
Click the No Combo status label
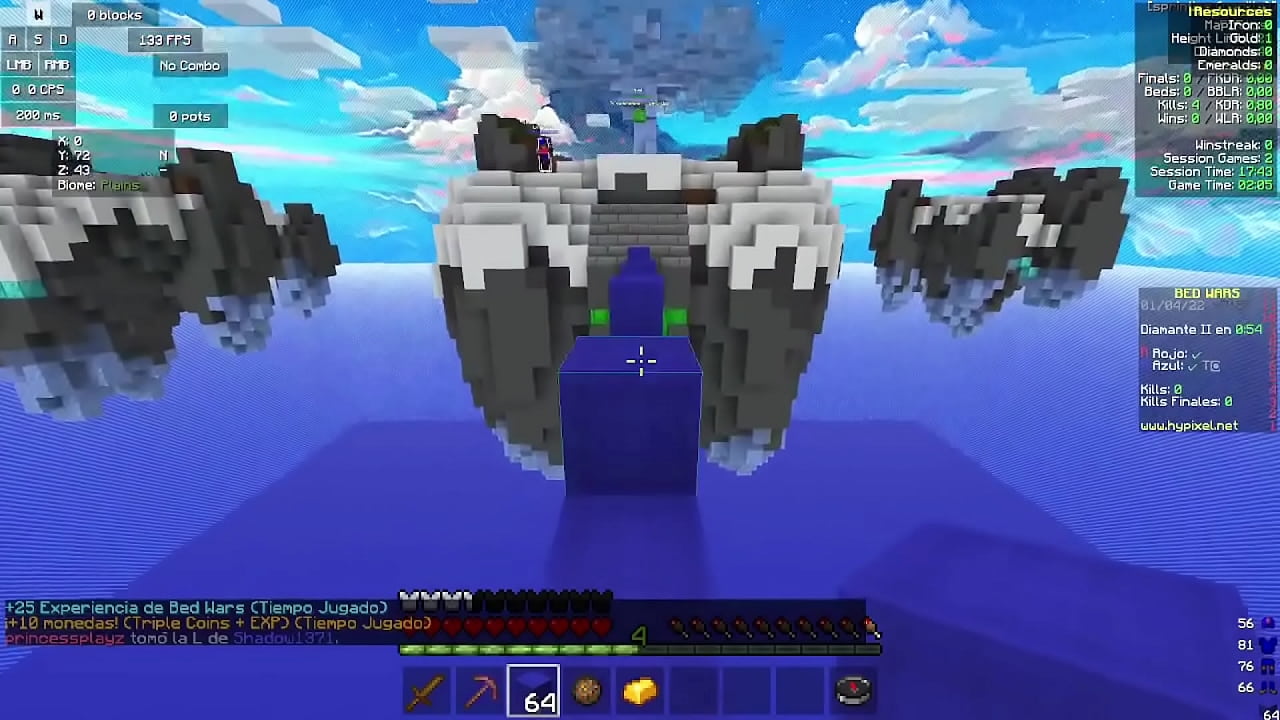tap(188, 64)
